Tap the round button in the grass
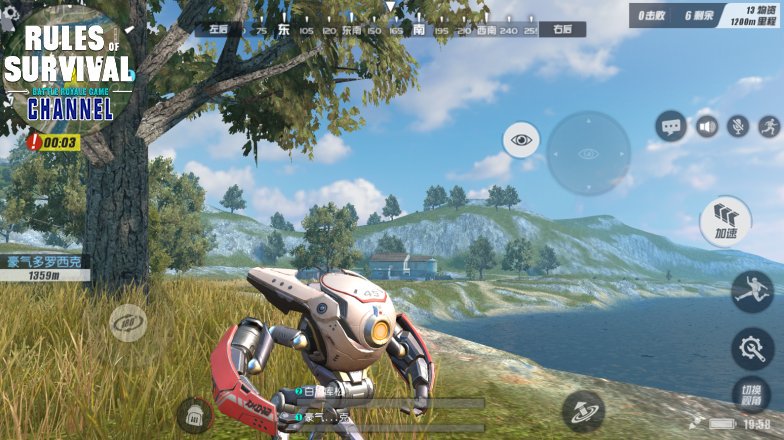The height and width of the screenshot is (440, 784). [128, 323]
